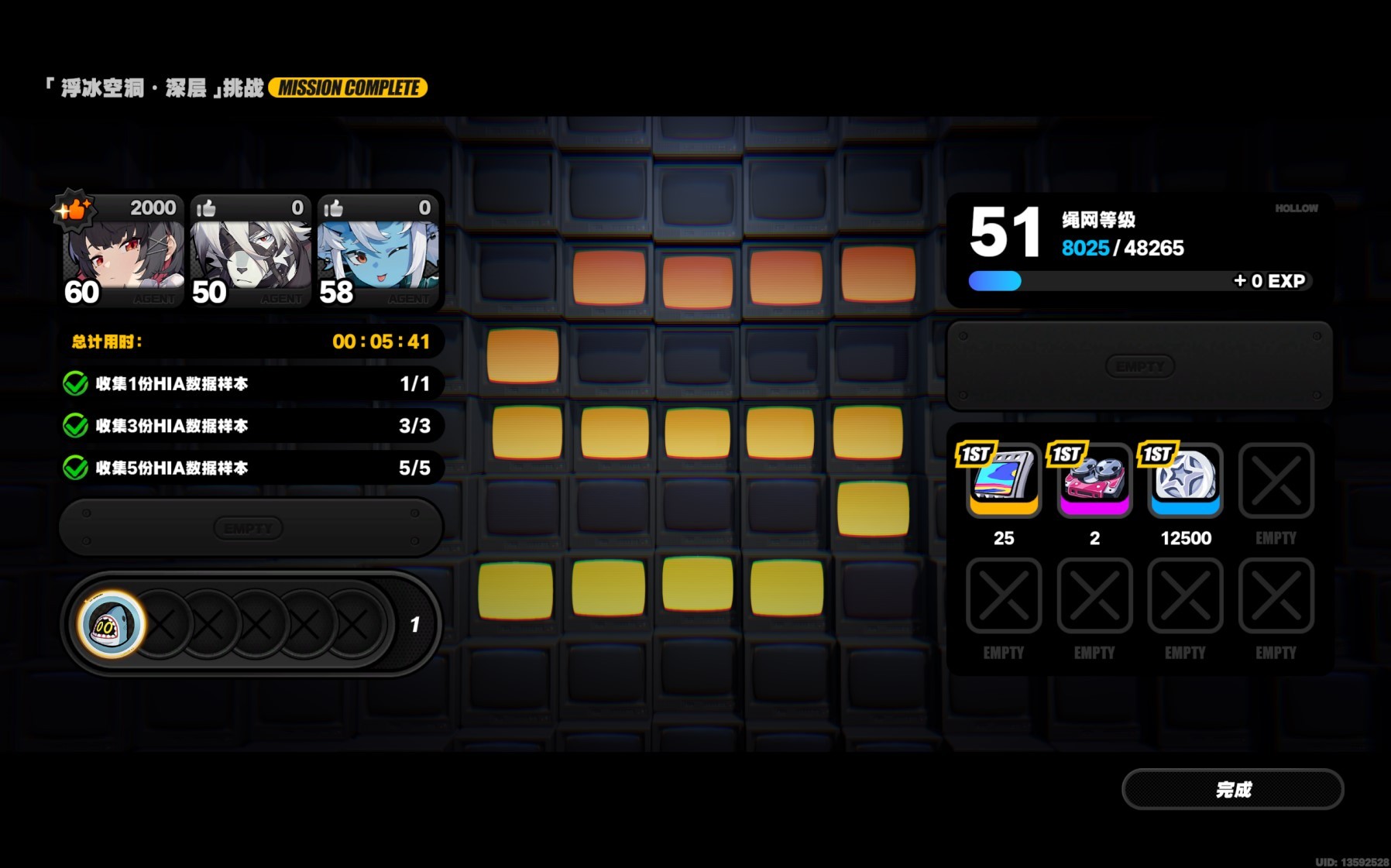Image resolution: width=1391 pixels, height=868 pixels.
Task: Select the Denny coin reward of 12500
Action: 1185,480
